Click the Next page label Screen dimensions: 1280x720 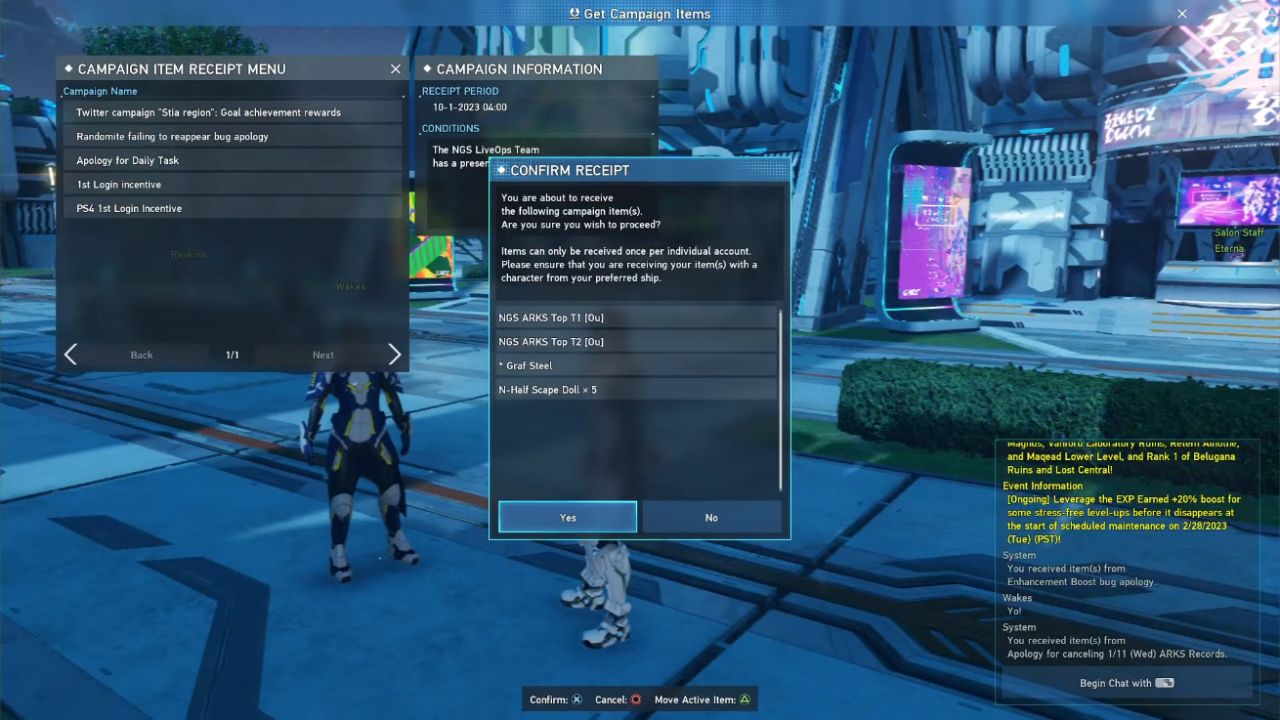pos(323,355)
